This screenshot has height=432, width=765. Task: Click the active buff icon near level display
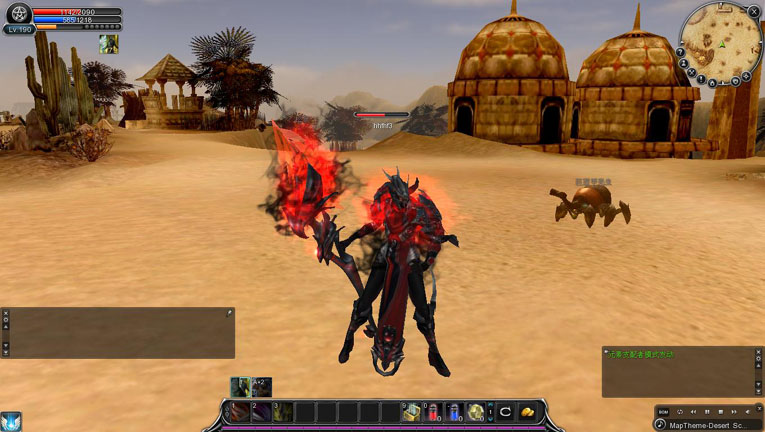click(108, 44)
